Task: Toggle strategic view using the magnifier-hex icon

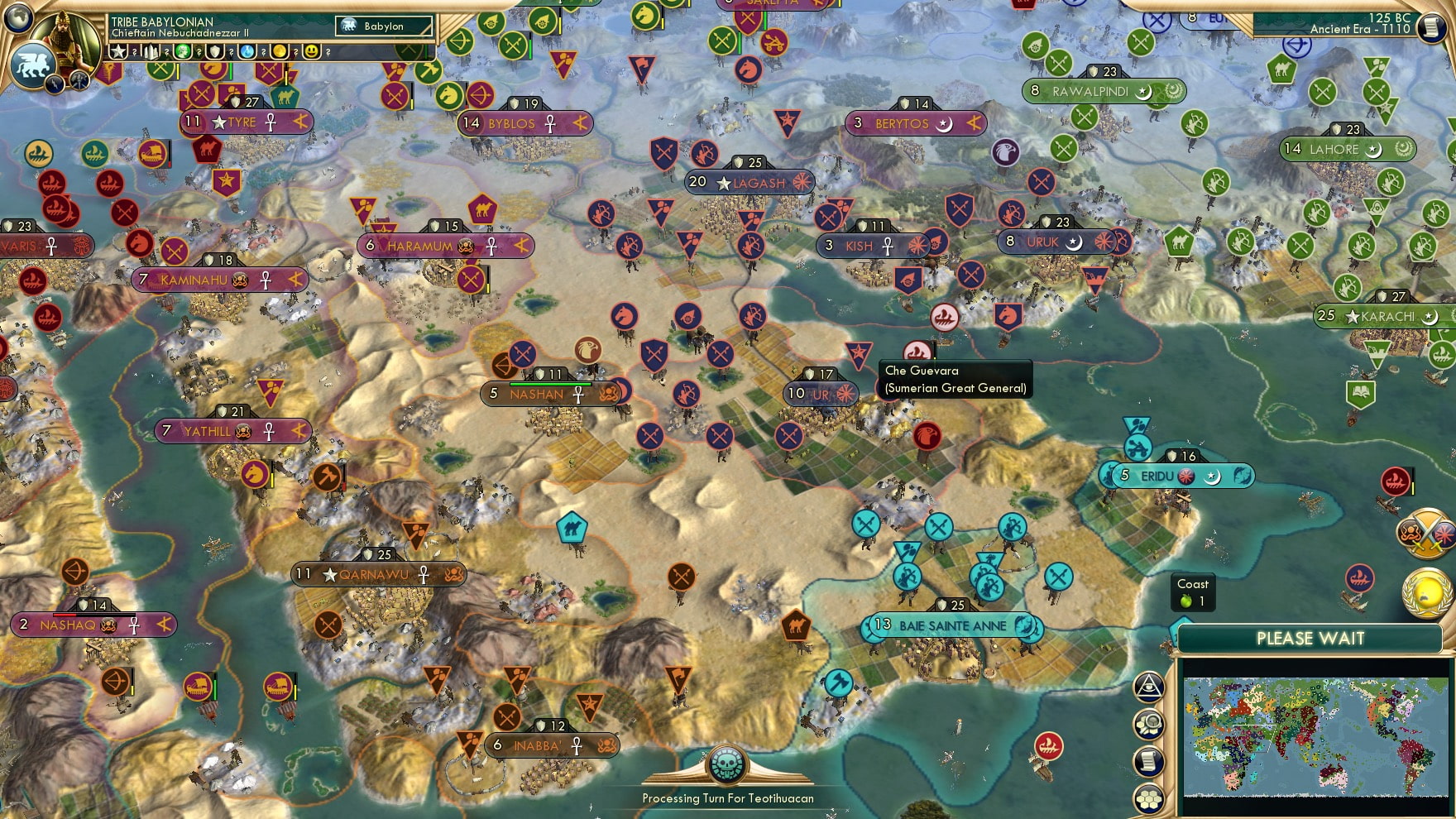Action: click(1147, 722)
